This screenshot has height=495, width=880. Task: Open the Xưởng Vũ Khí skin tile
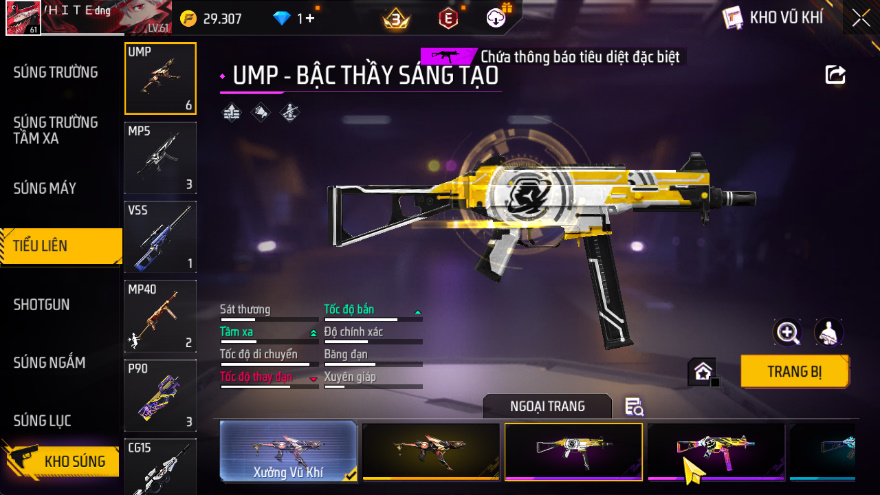click(x=288, y=451)
